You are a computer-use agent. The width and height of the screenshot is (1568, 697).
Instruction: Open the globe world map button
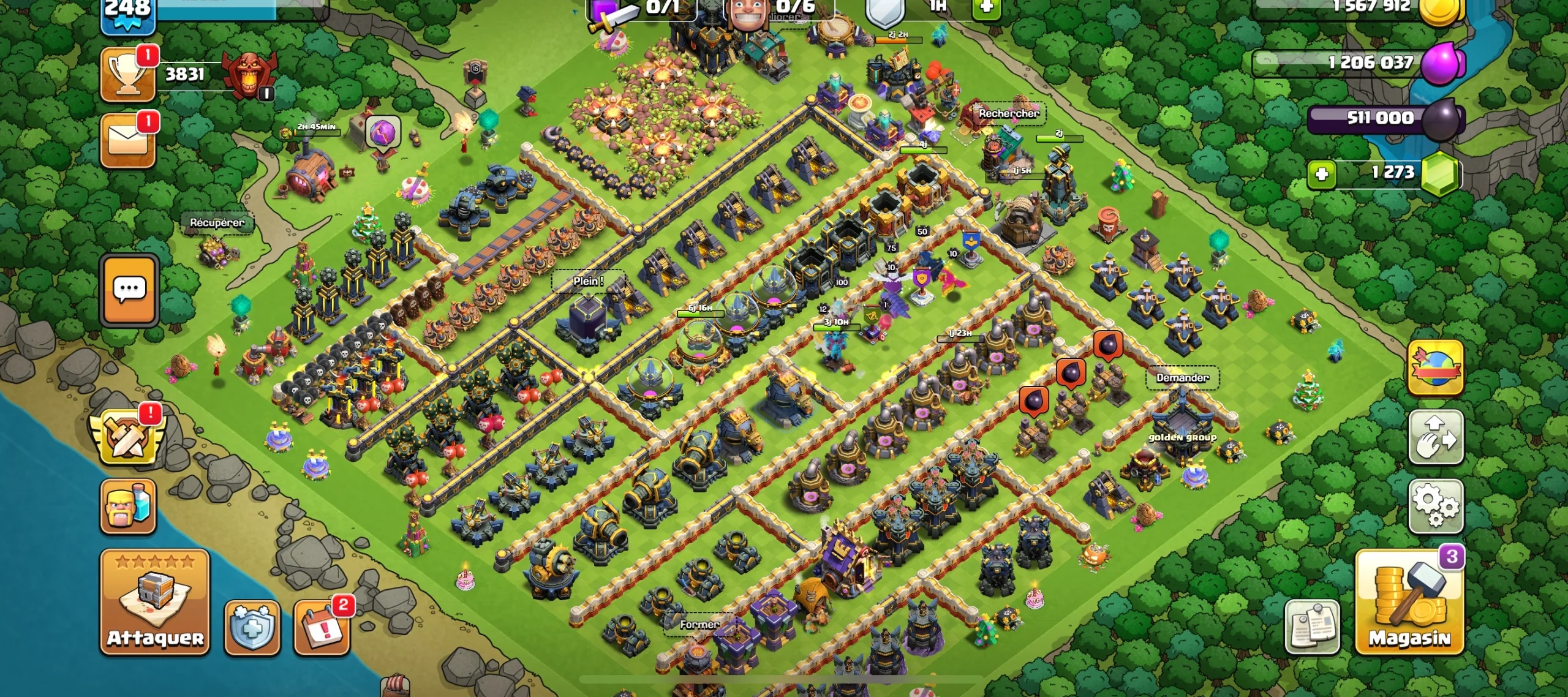click(1436, 367)
